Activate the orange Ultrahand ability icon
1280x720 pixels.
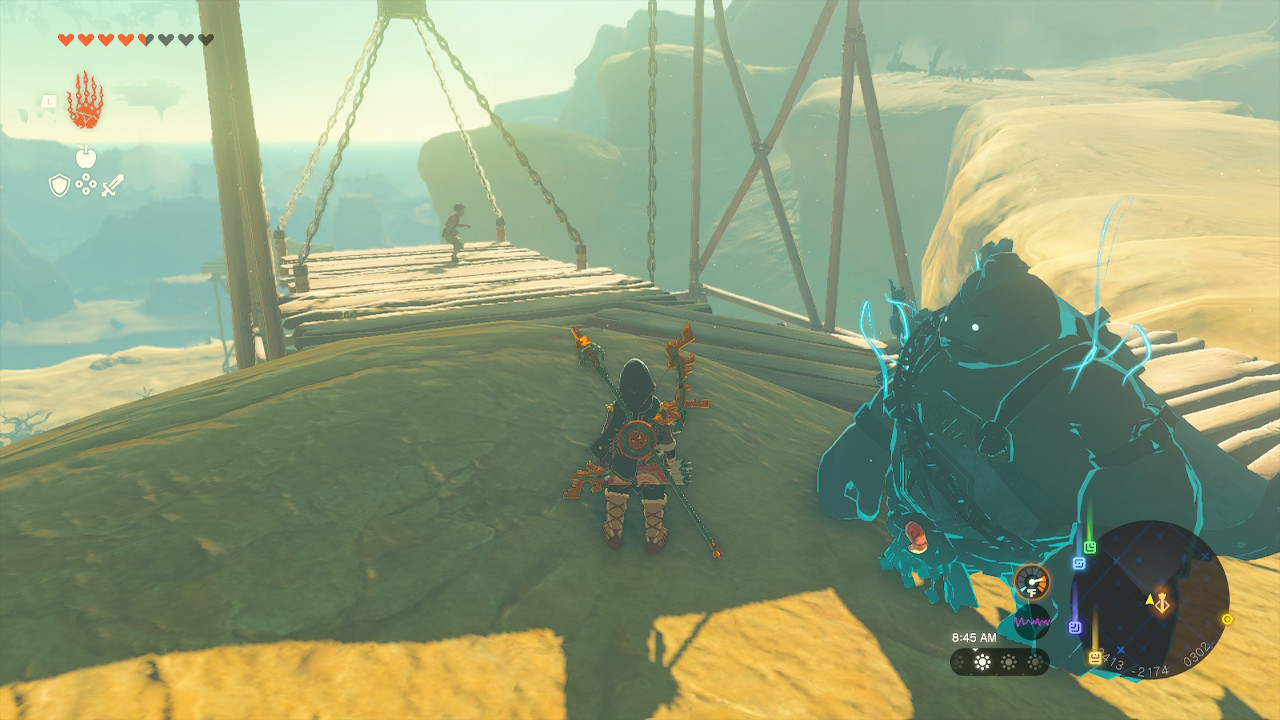(x=85, y=100)
